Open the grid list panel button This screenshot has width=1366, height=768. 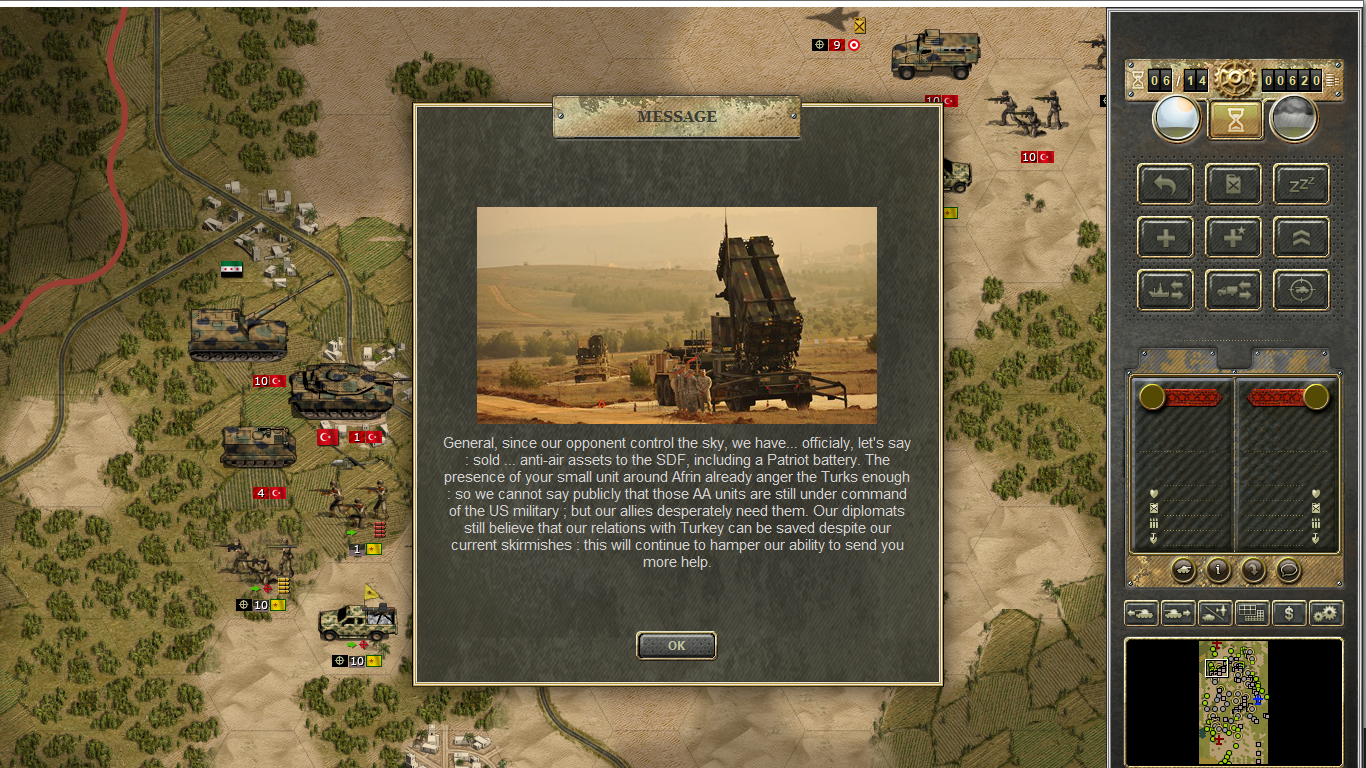pos(1252,613)
